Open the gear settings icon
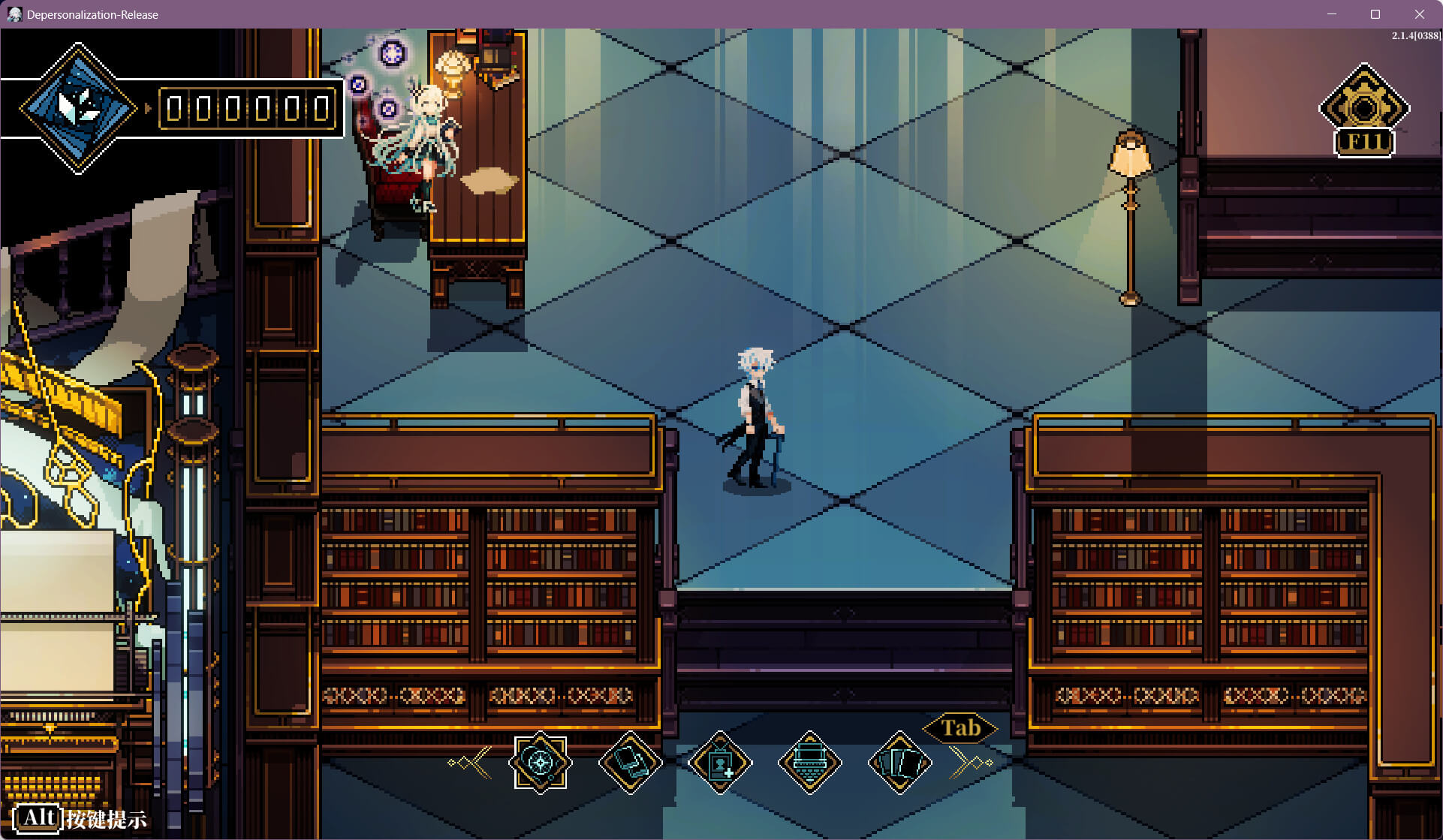Screen dimensions: 1443x840 (x=1364, y=108)
